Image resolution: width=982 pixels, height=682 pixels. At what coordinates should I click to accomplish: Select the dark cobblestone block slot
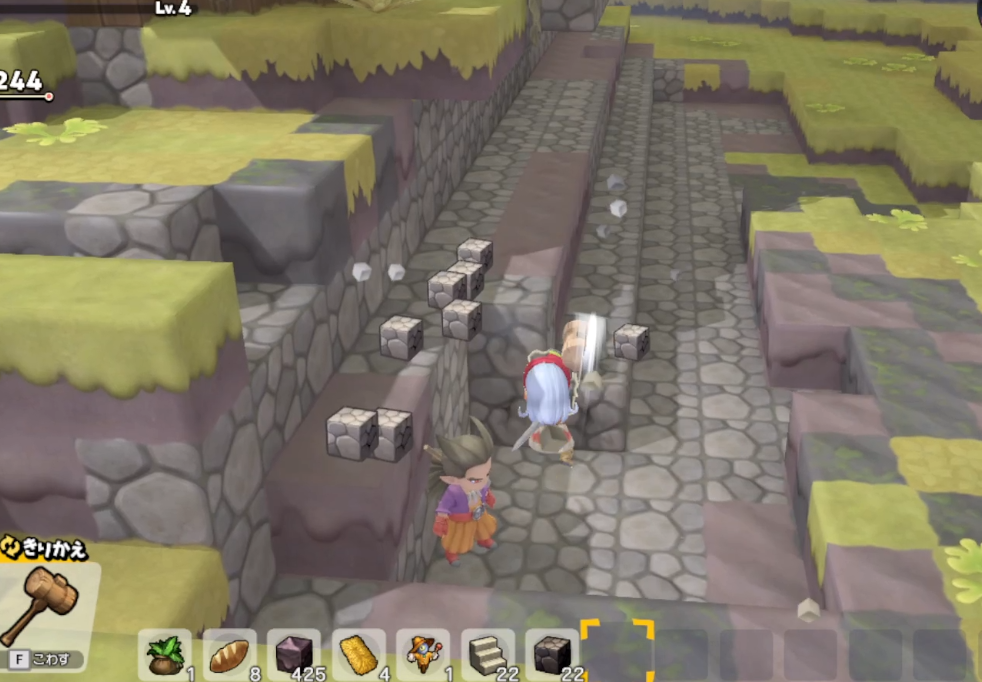tap(551, 655)
